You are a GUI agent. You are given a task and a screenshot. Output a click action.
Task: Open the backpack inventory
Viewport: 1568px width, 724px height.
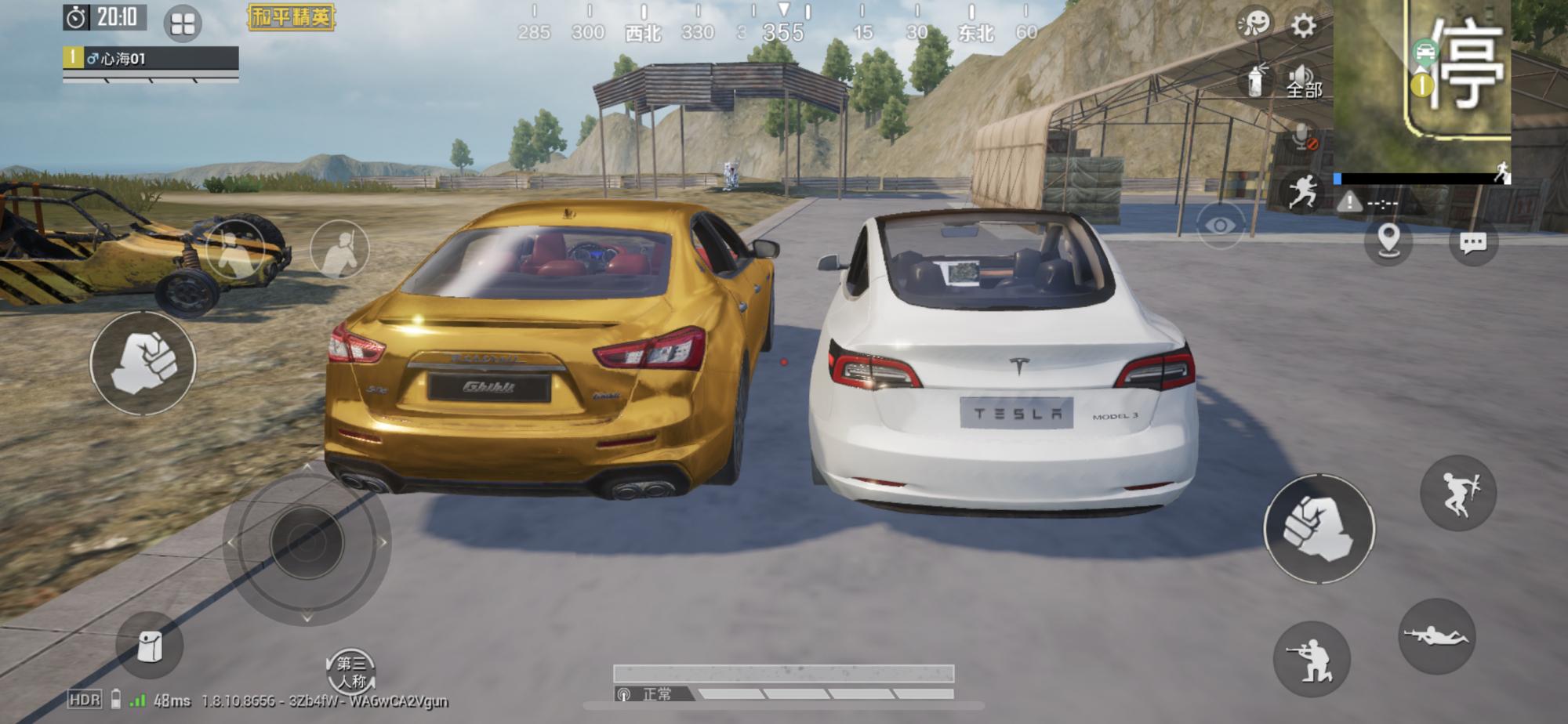149,646
